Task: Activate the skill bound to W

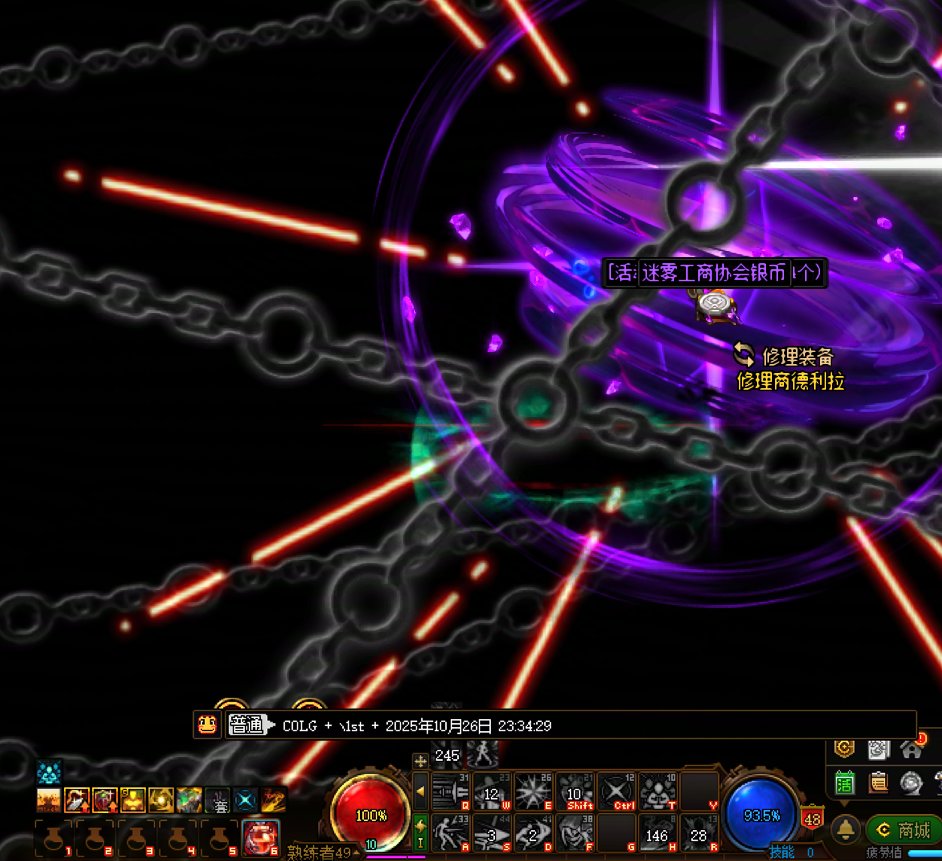Action: point(492,792)
